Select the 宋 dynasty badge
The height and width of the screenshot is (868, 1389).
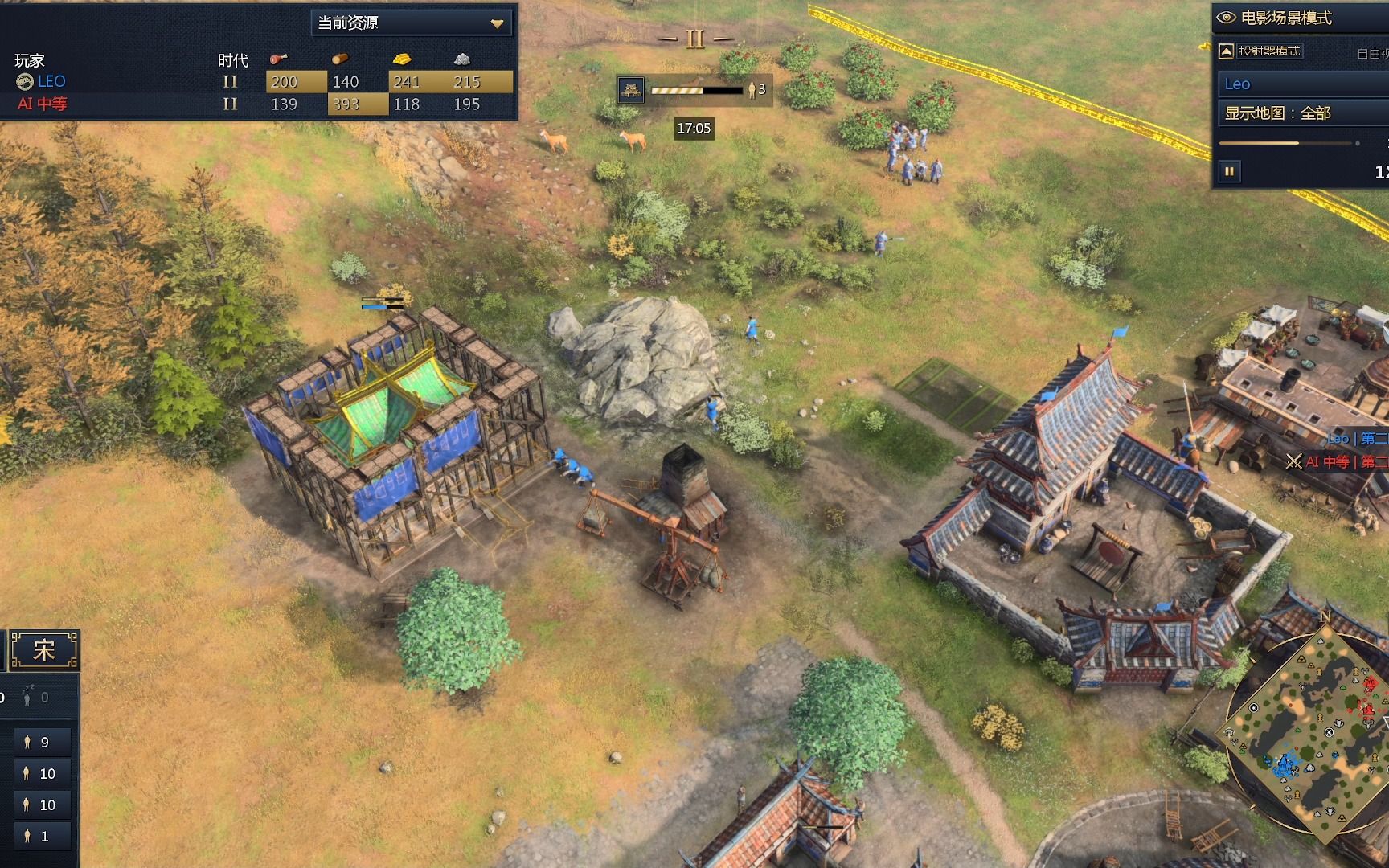pos(44,649)
